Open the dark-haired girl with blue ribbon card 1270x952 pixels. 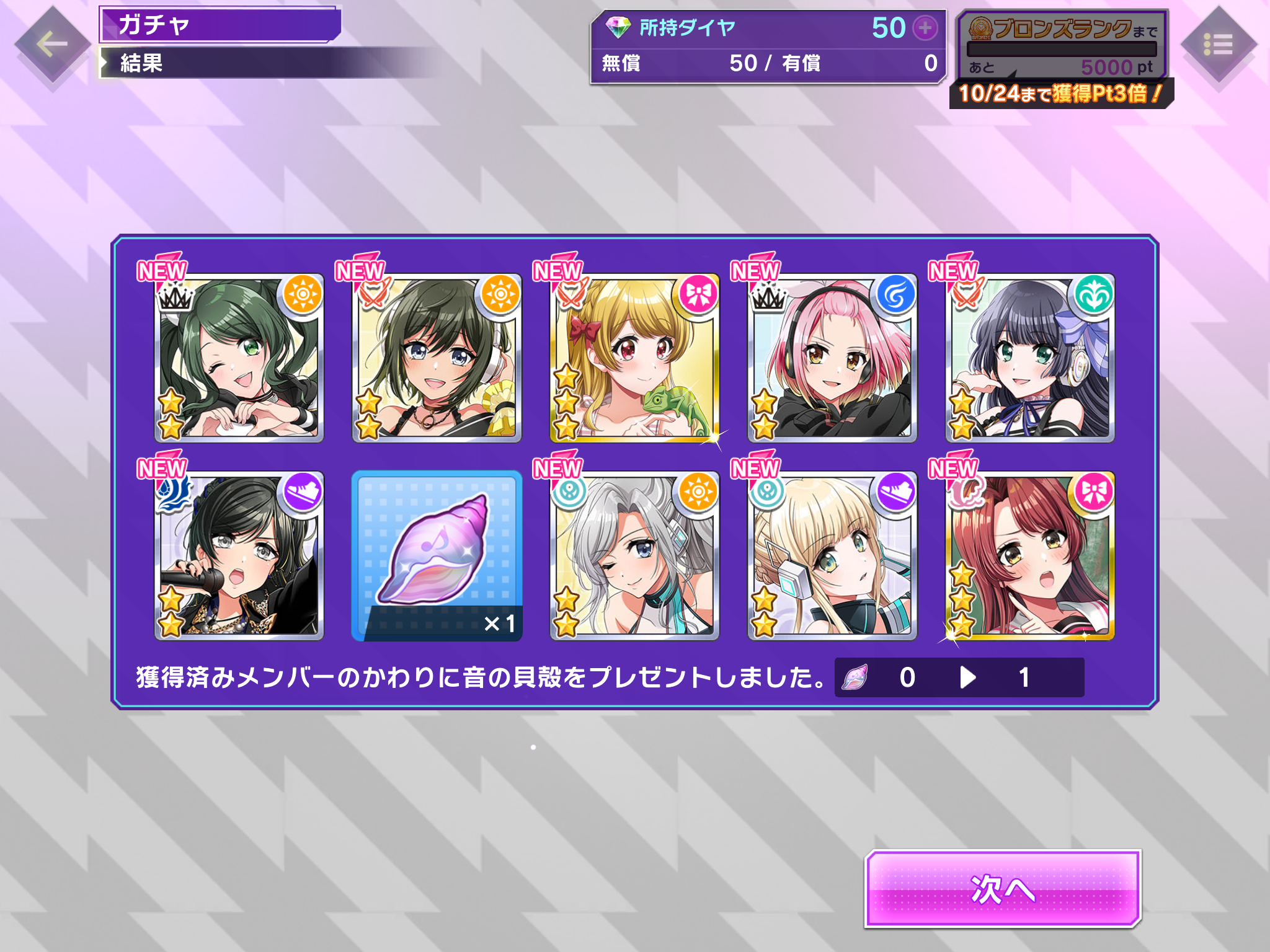(1030, 358)
